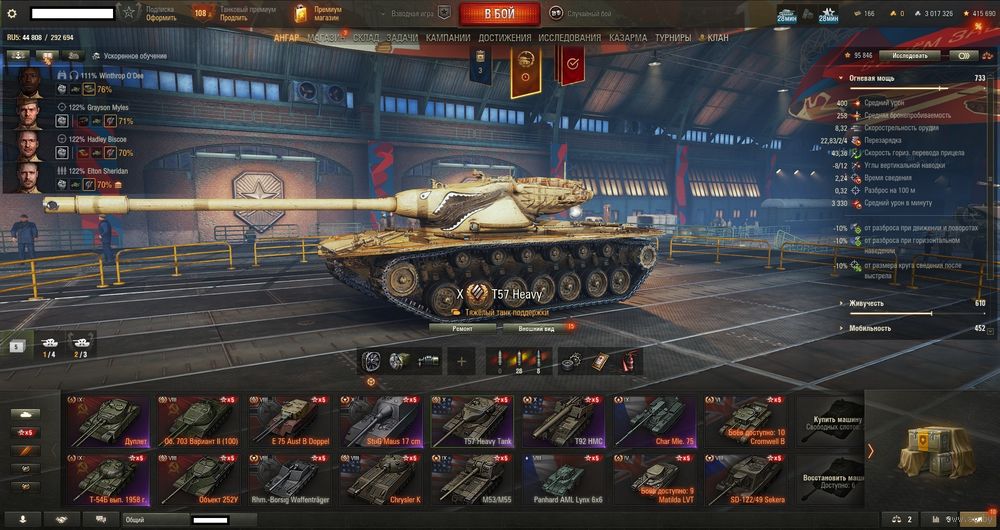This screenshot has width=1000, height=530.
Task: Select the T92 HMC tank in carousel
Action: click(568, 419)
